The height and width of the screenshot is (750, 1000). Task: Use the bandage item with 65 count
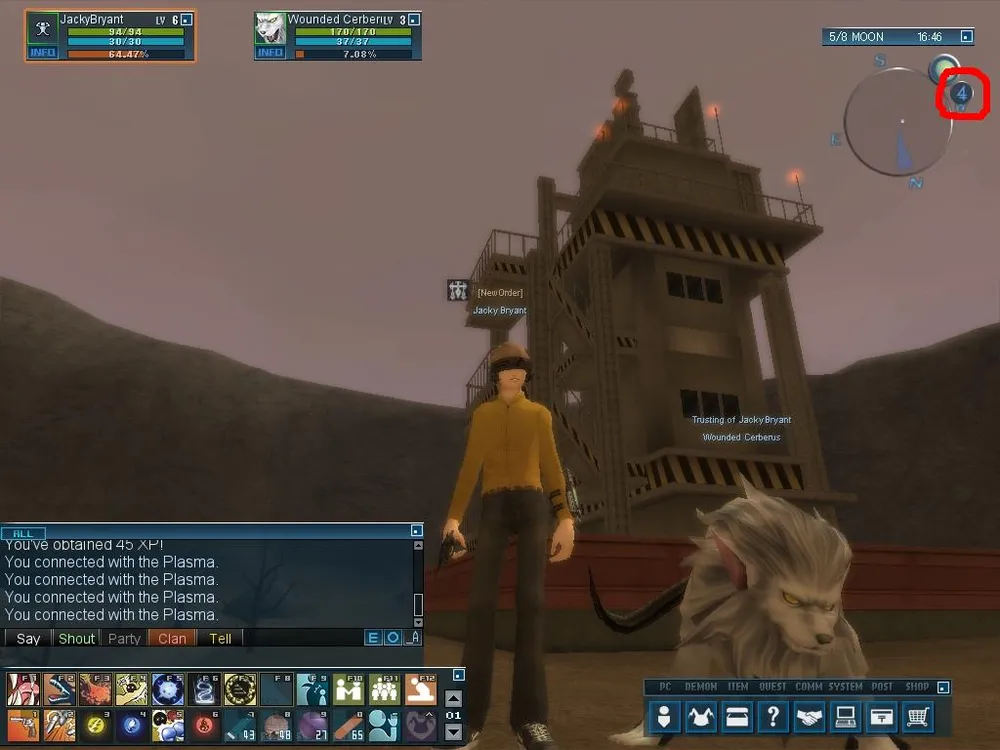(x=347, y=725)
